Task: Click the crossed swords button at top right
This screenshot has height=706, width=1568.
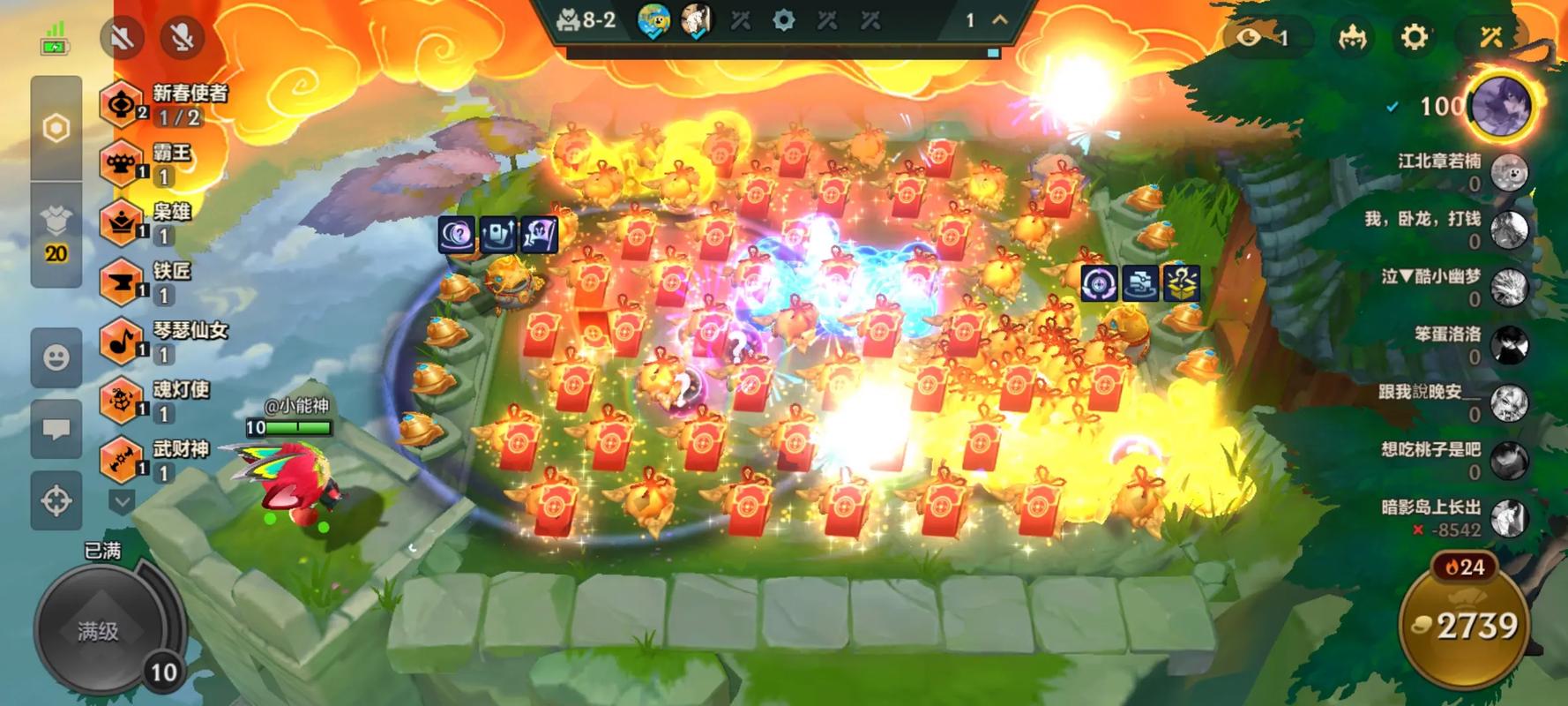Action: [x=1490, y=37]
